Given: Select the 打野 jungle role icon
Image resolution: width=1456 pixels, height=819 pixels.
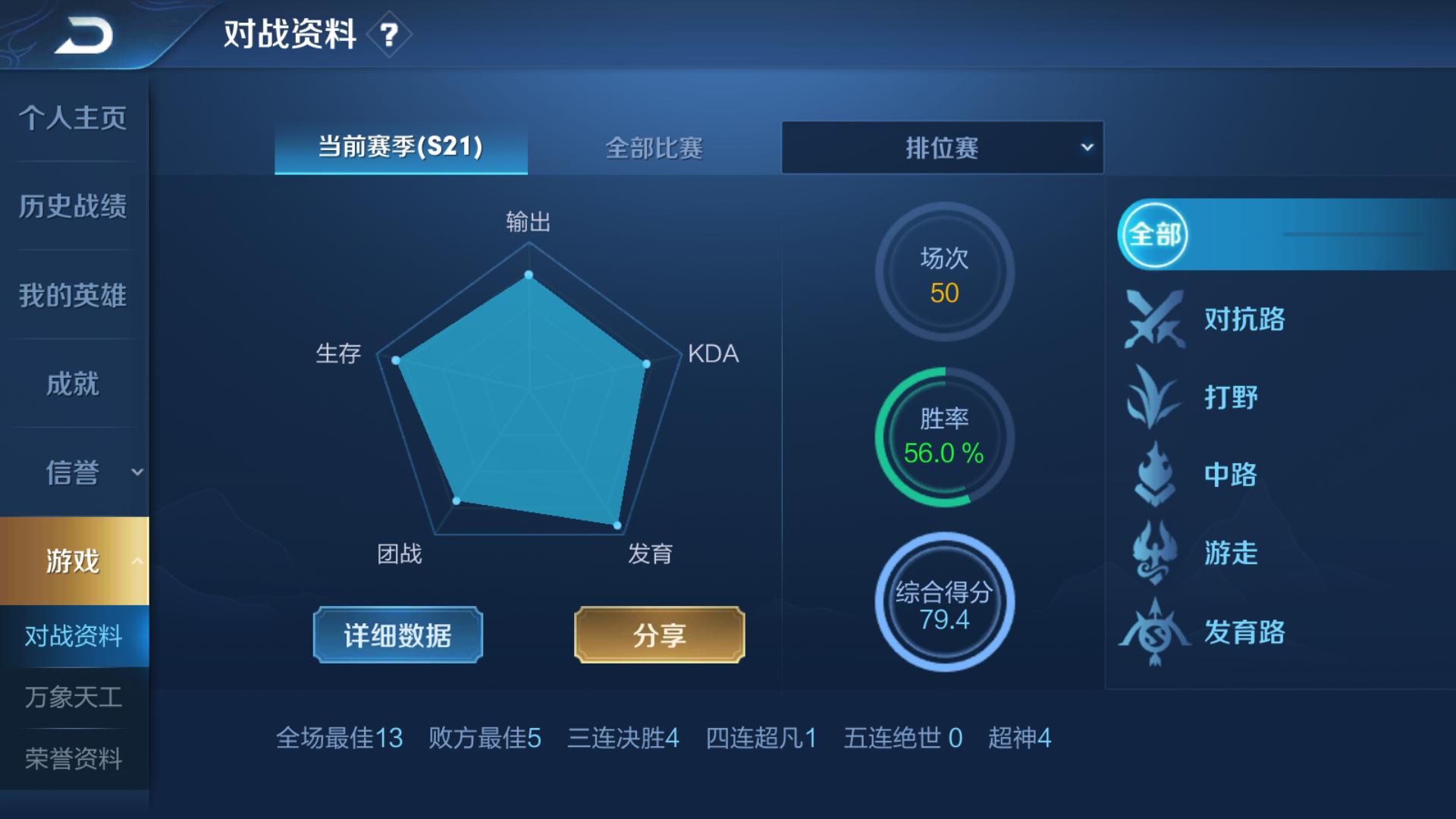Looking at the screenshot, I should [x=1153, y=397].
